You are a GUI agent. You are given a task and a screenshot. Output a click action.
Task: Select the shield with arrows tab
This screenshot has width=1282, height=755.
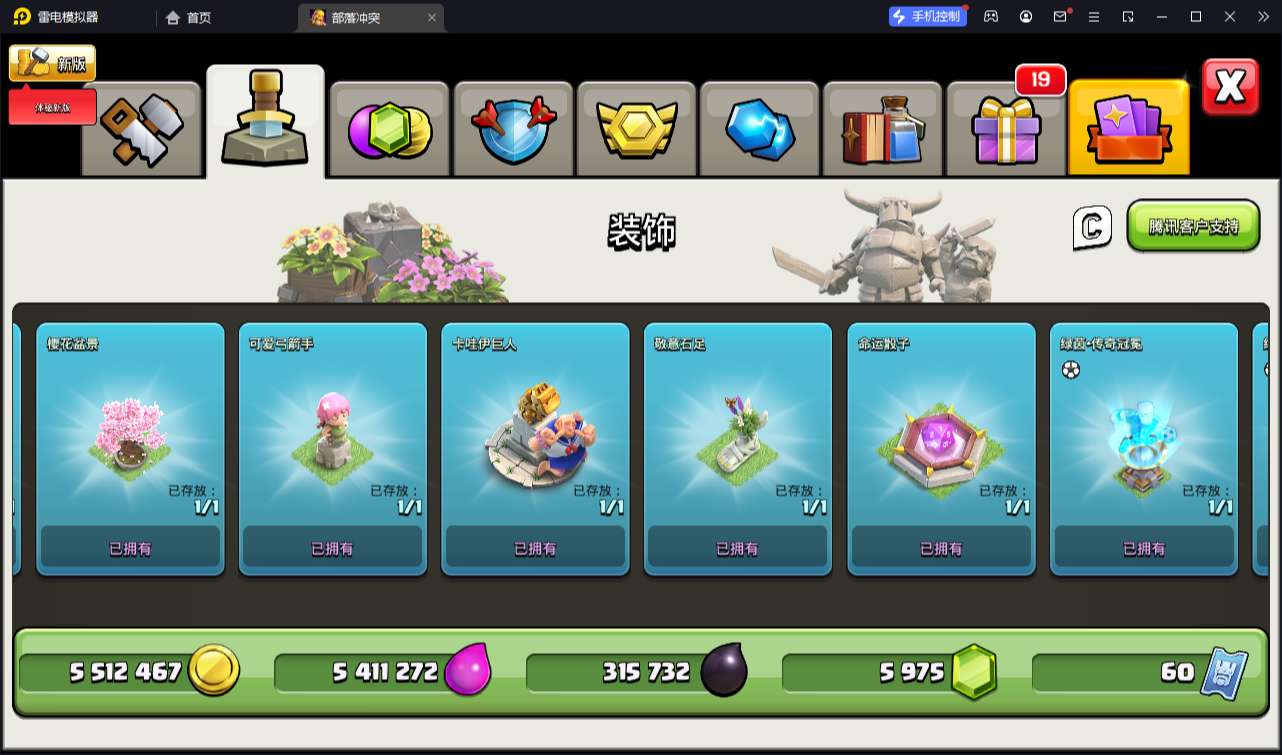[x=513, y=128]
